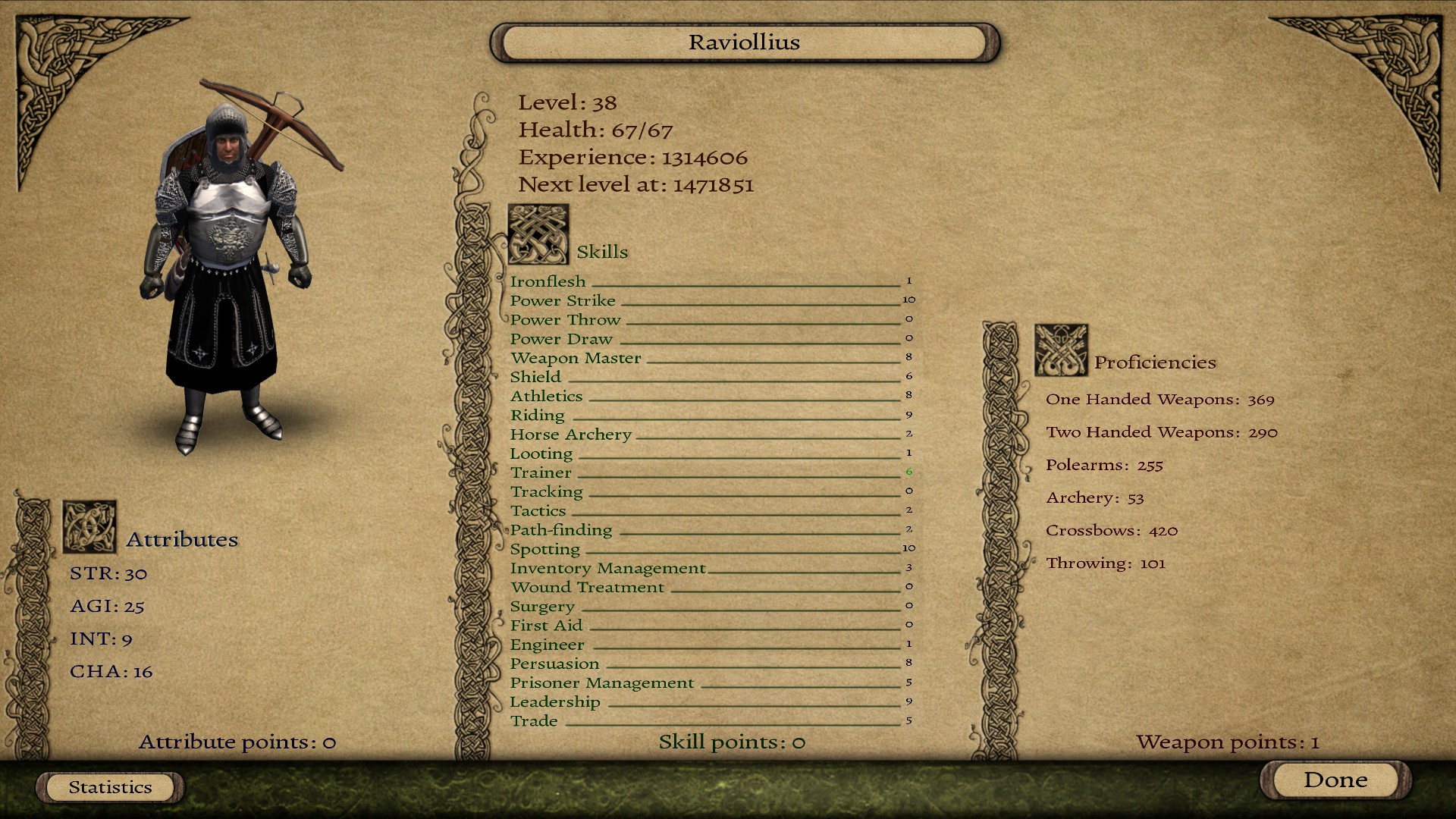Increase the Horse Archery skill
1456x819 pixels.
571,434
